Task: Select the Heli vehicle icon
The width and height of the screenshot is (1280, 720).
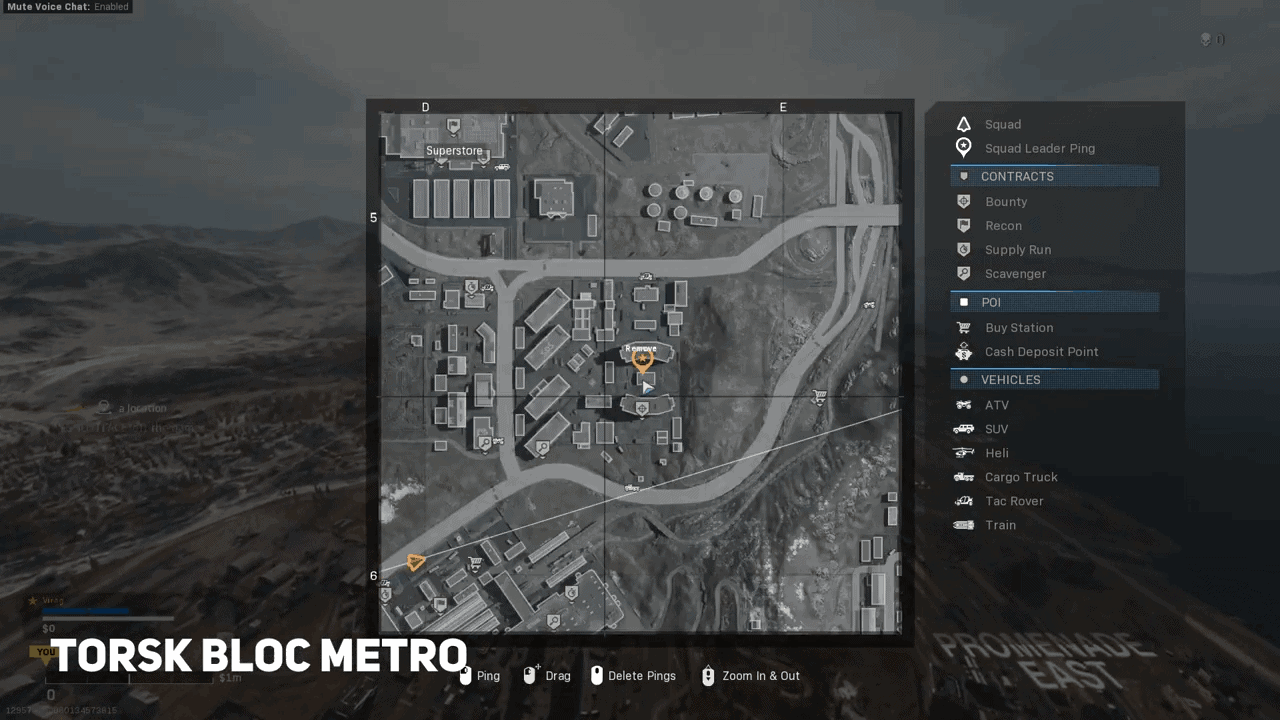Action: coord(963,452)
